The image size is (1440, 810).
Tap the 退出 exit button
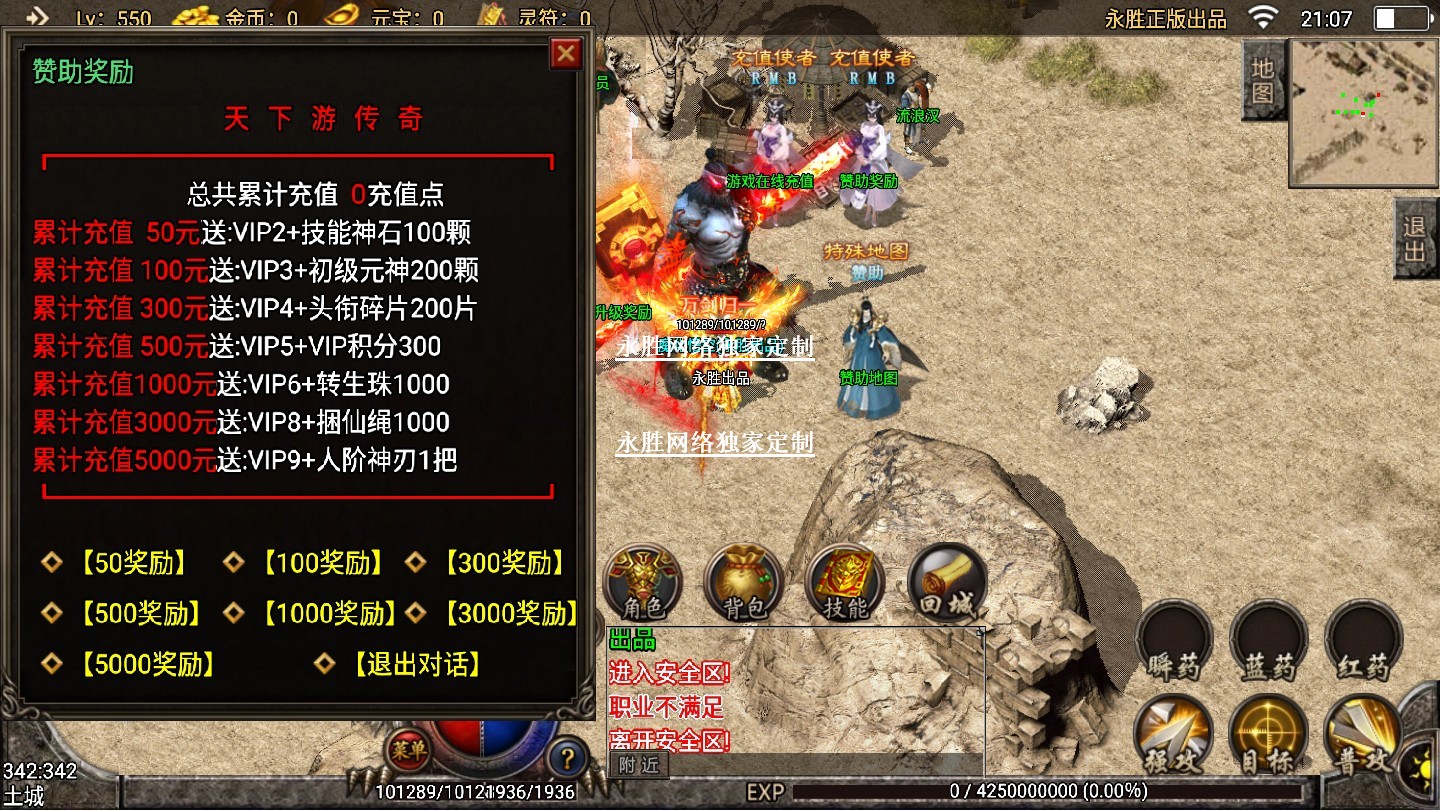click(x=1415, y=239)
